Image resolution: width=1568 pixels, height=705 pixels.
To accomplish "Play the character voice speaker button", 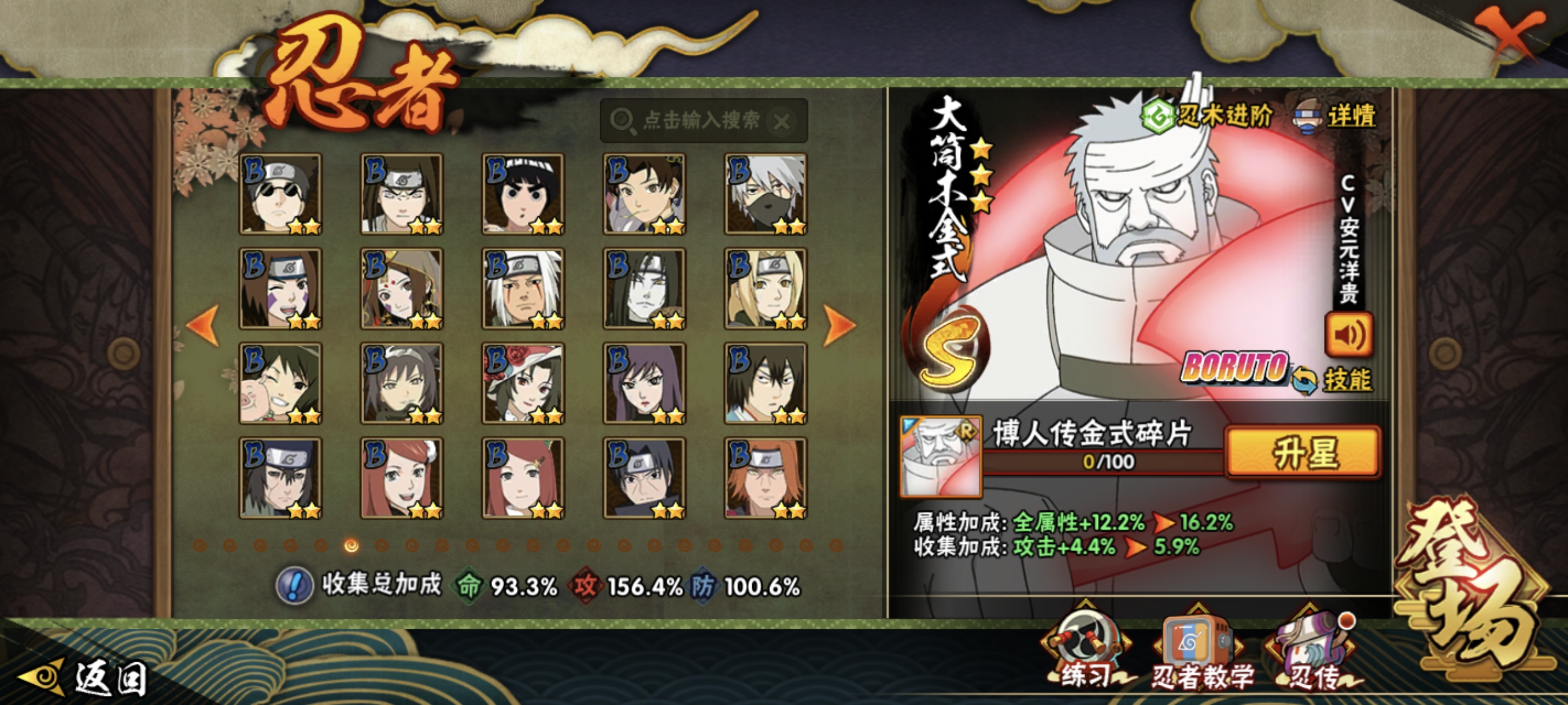I will click(1348, 335).
